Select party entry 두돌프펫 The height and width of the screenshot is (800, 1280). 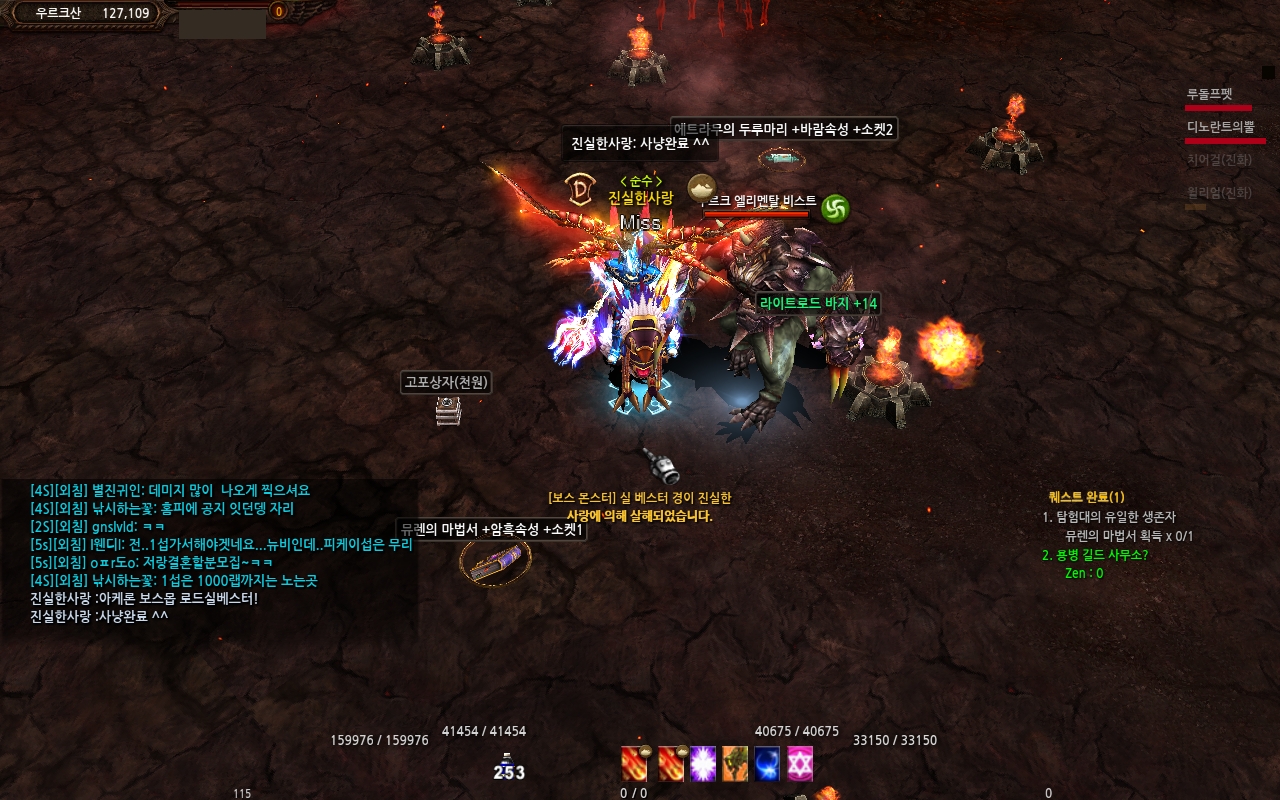click(x=1210, y=94)
